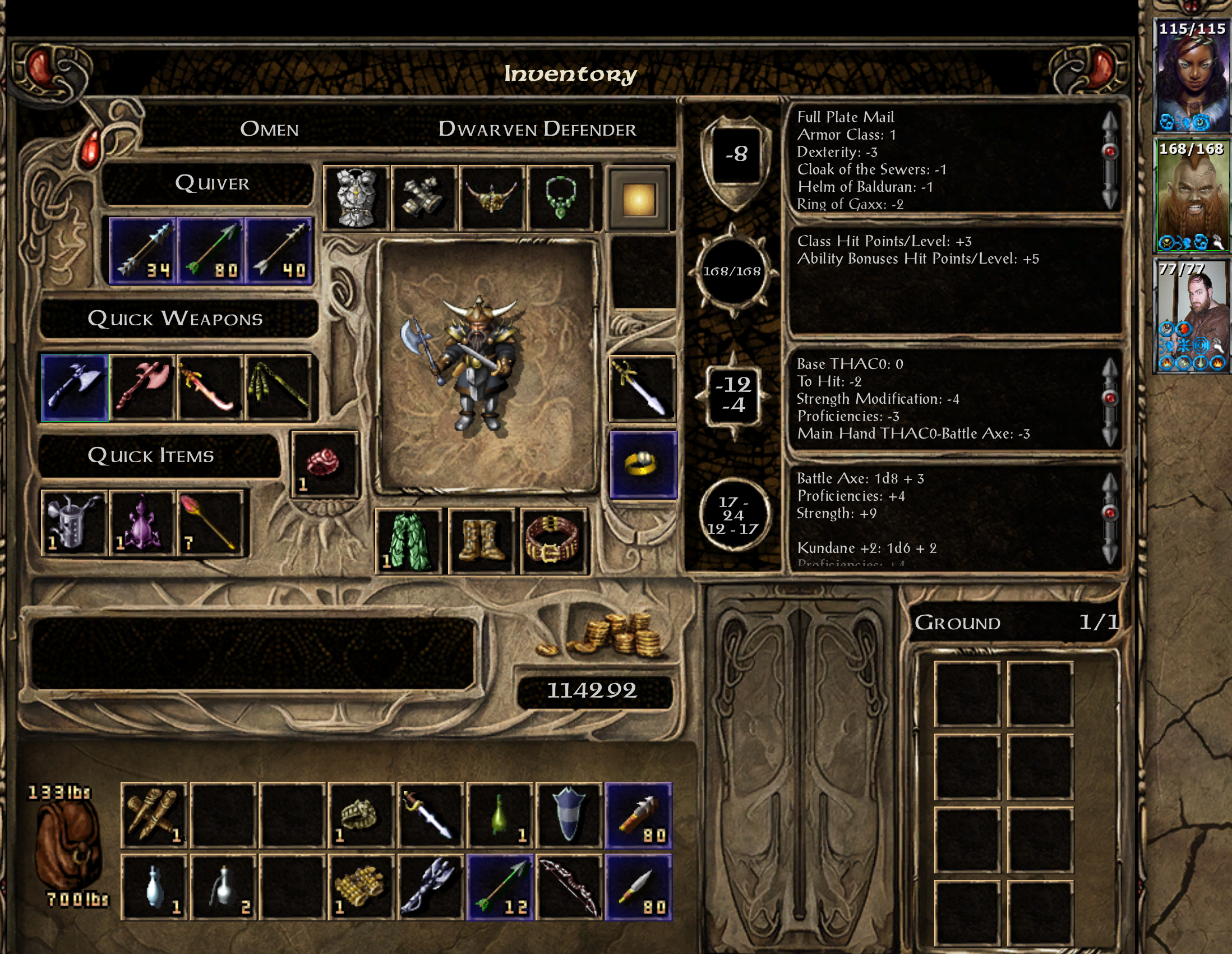The image size is (1232, 954).
Task: Click the studded belt equipment slot
Action: [x=554, y=542]
